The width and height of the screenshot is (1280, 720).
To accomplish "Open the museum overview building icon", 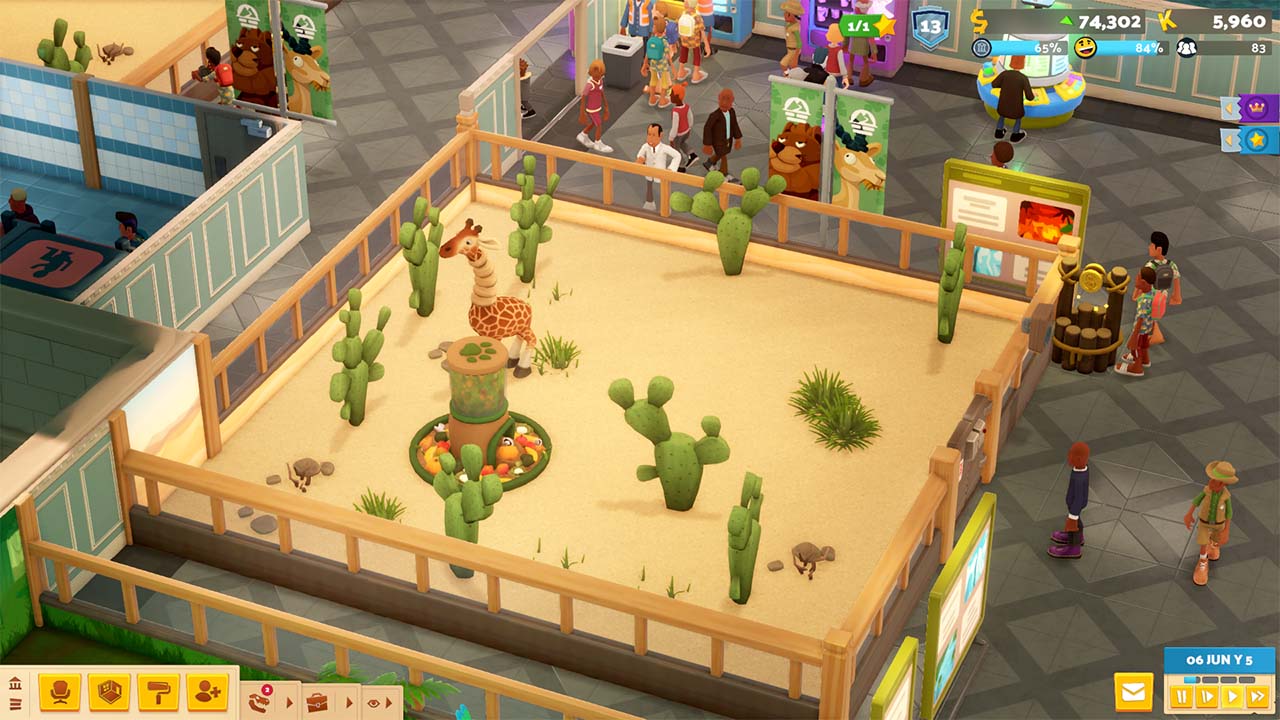I will [15, 683].
